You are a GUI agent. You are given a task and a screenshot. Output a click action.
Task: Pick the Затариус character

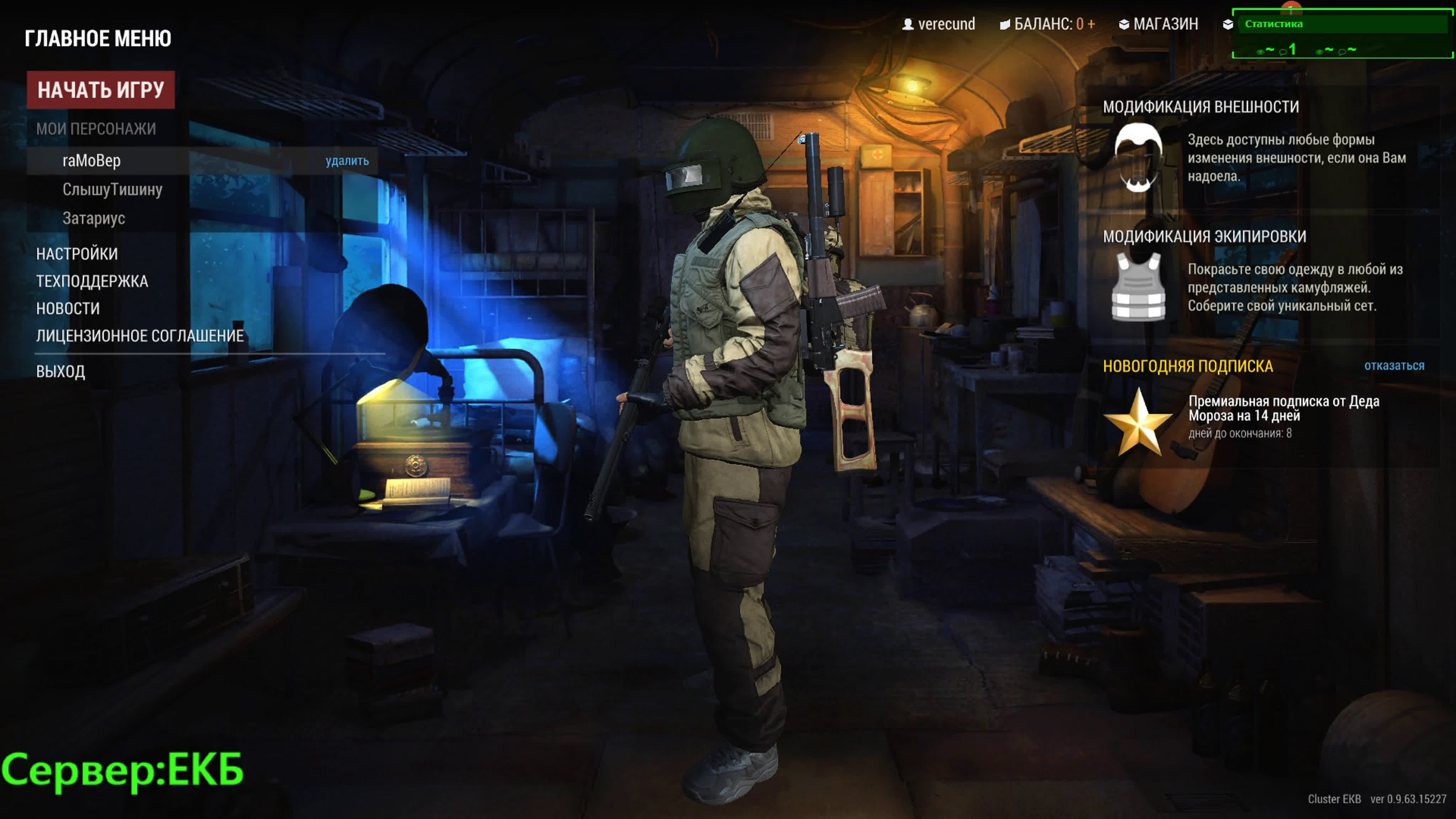tap(94, 219)
